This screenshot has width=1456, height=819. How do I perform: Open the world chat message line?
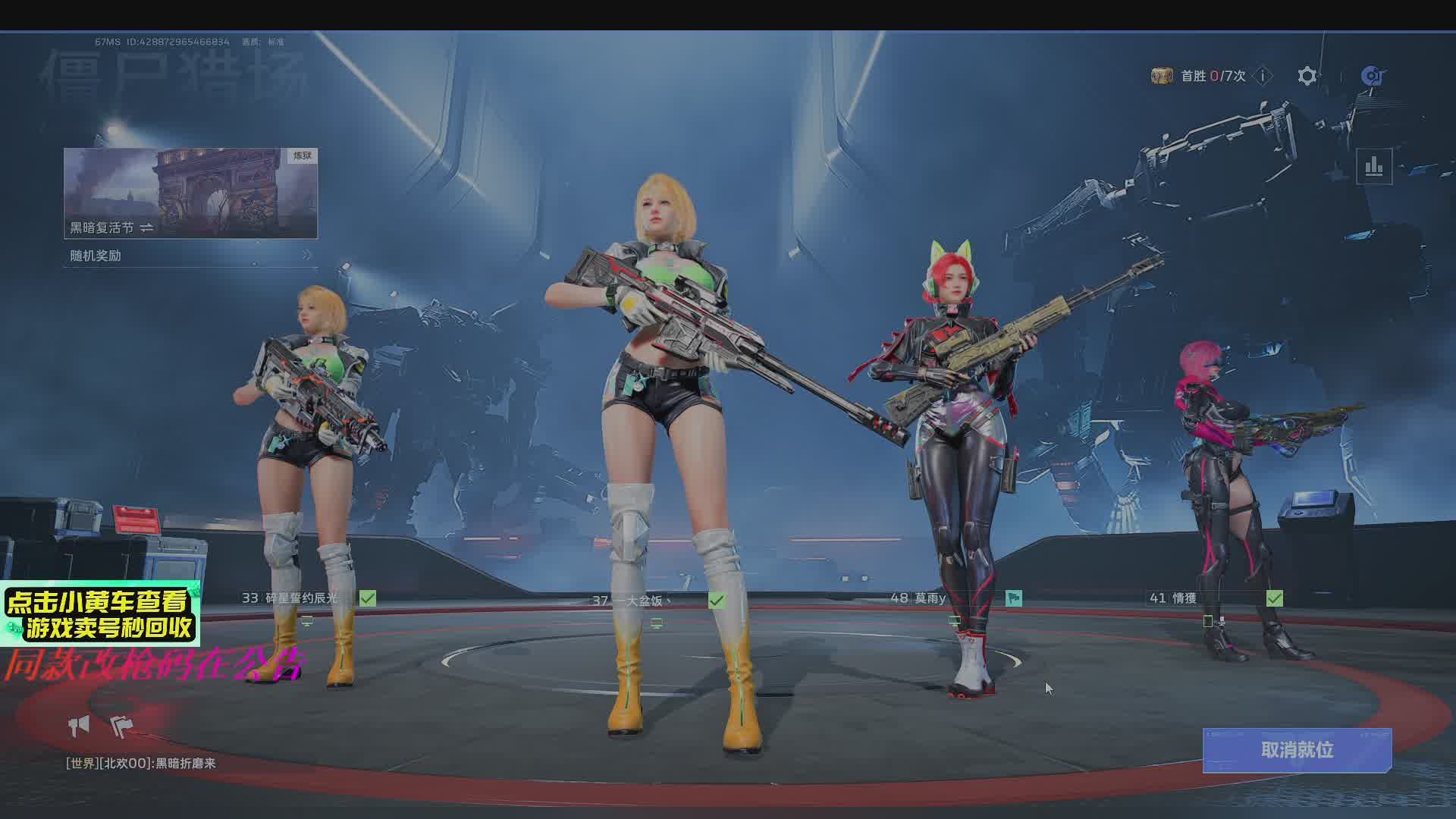click(x=141, y=764)
